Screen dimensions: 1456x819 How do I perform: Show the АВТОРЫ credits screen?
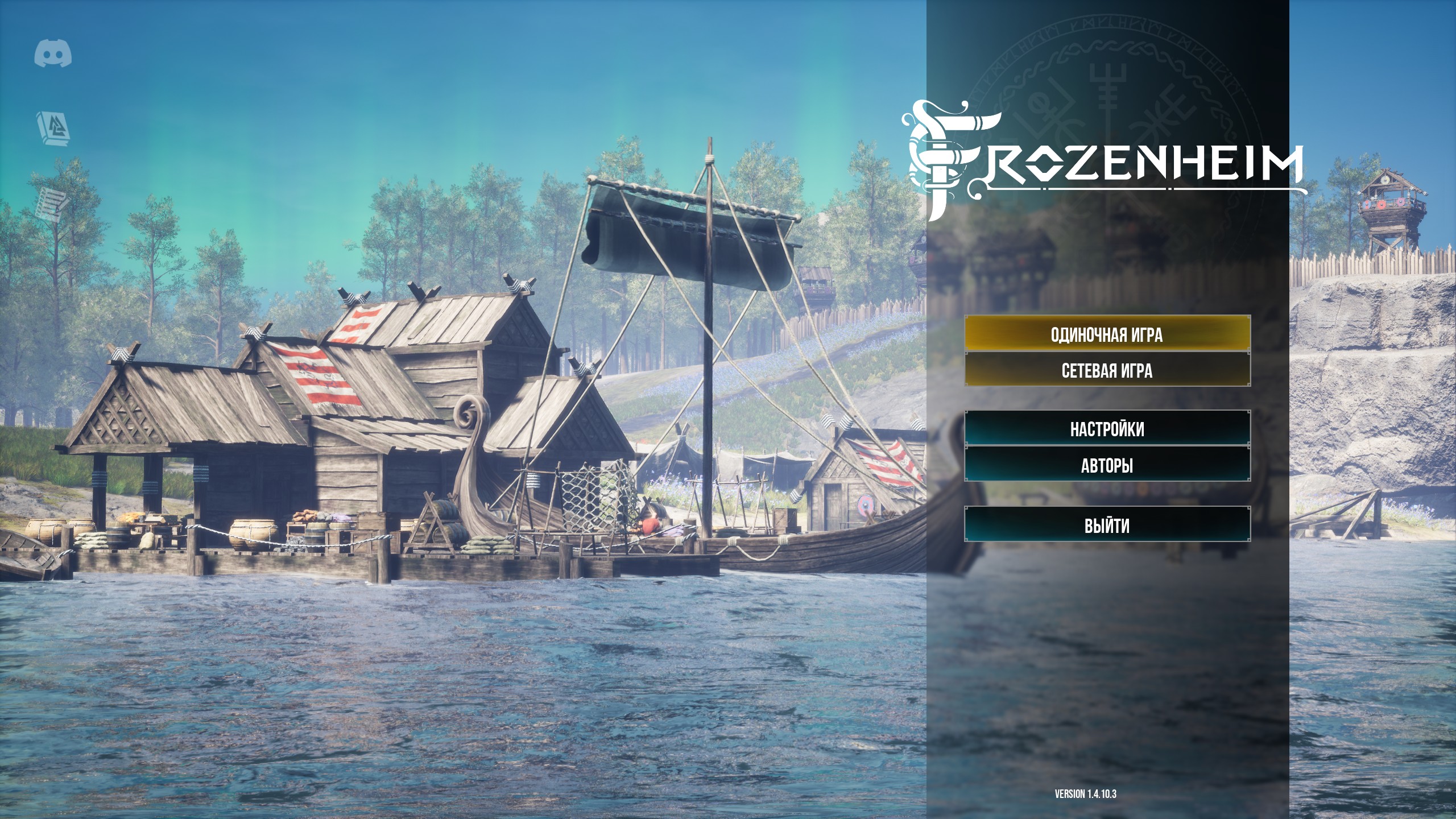click(1107, 465)
